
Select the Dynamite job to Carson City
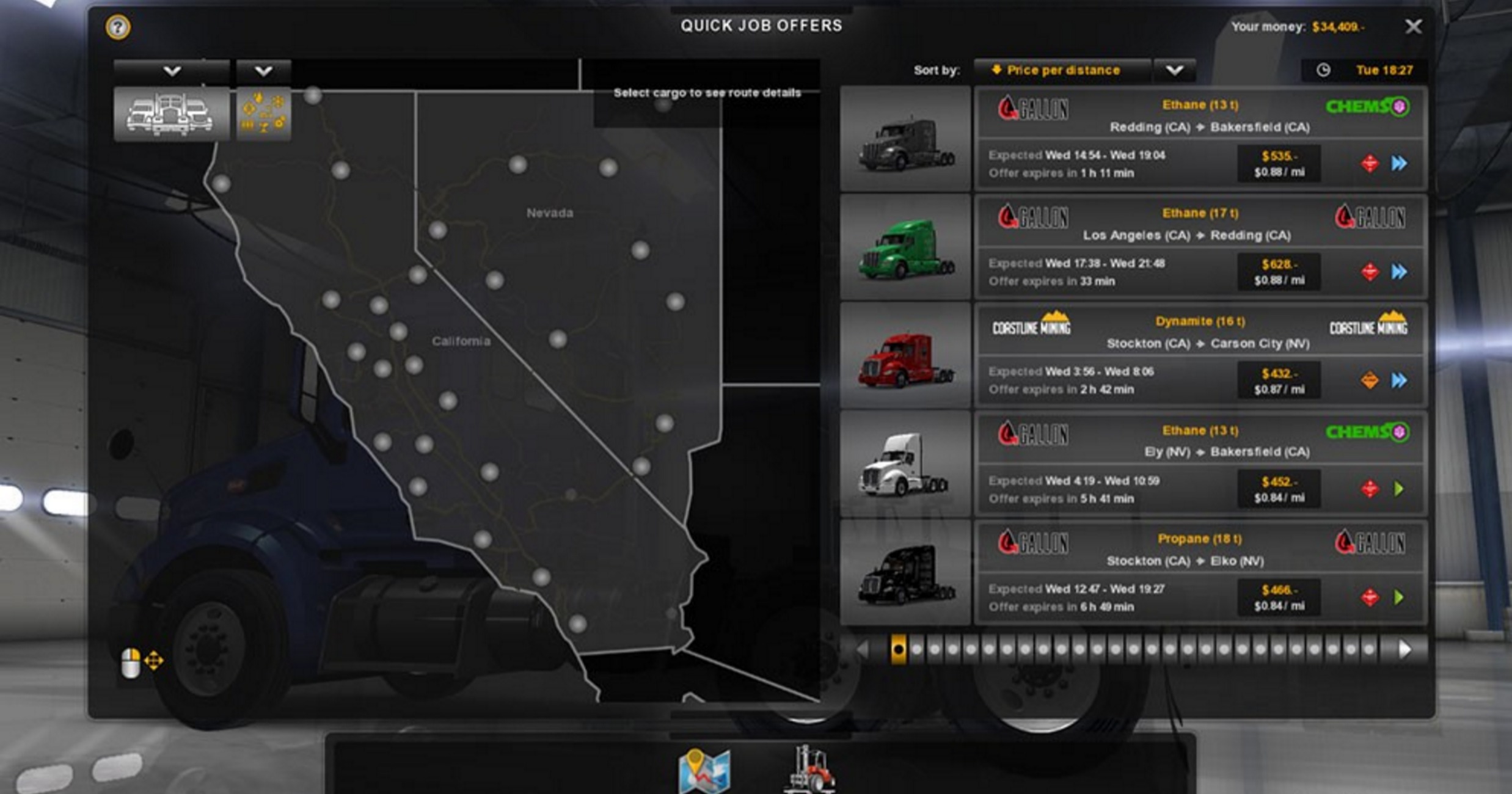[x=1200, y=355]
